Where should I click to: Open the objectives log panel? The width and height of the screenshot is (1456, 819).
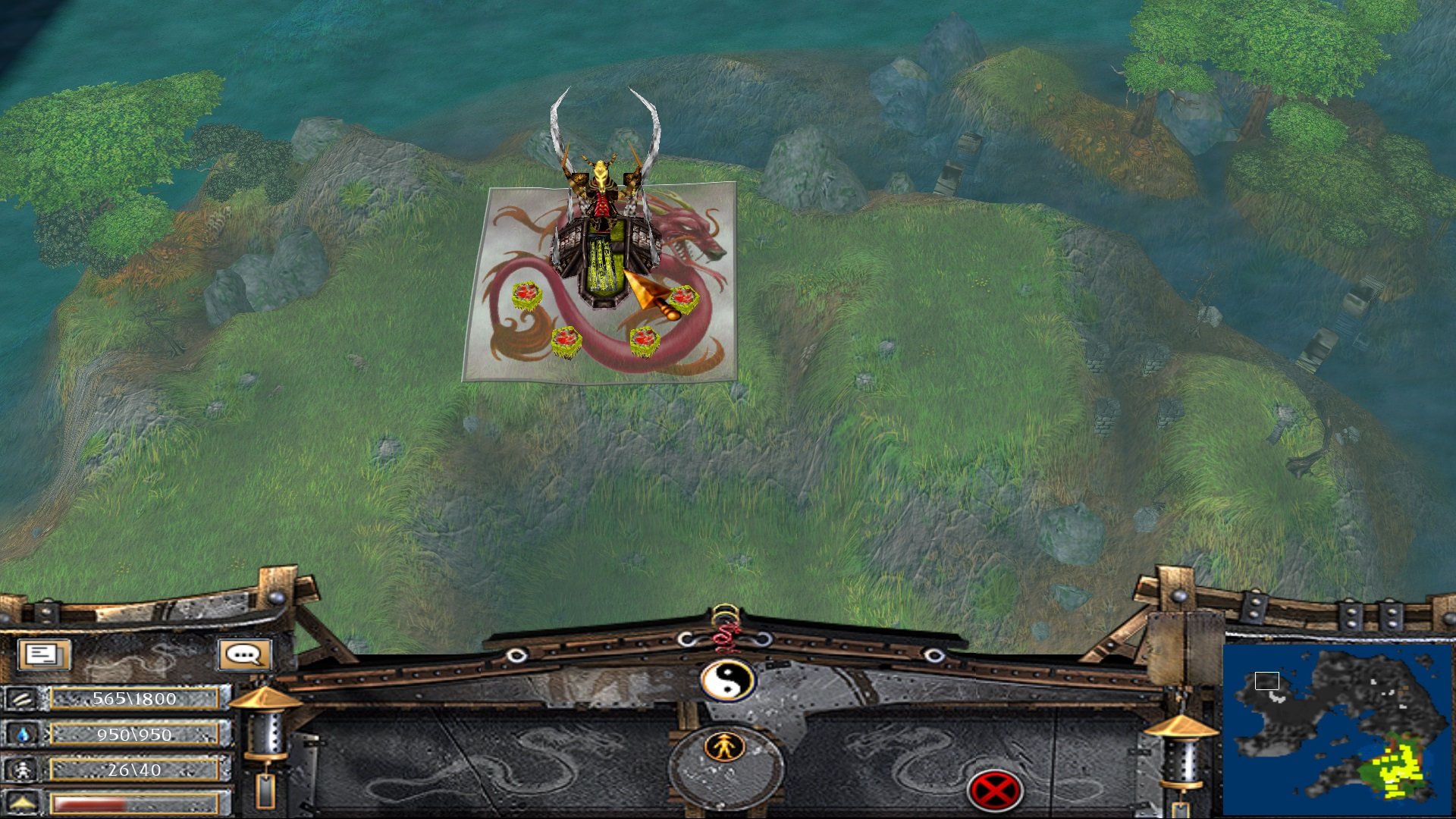(x=44, y=654)
